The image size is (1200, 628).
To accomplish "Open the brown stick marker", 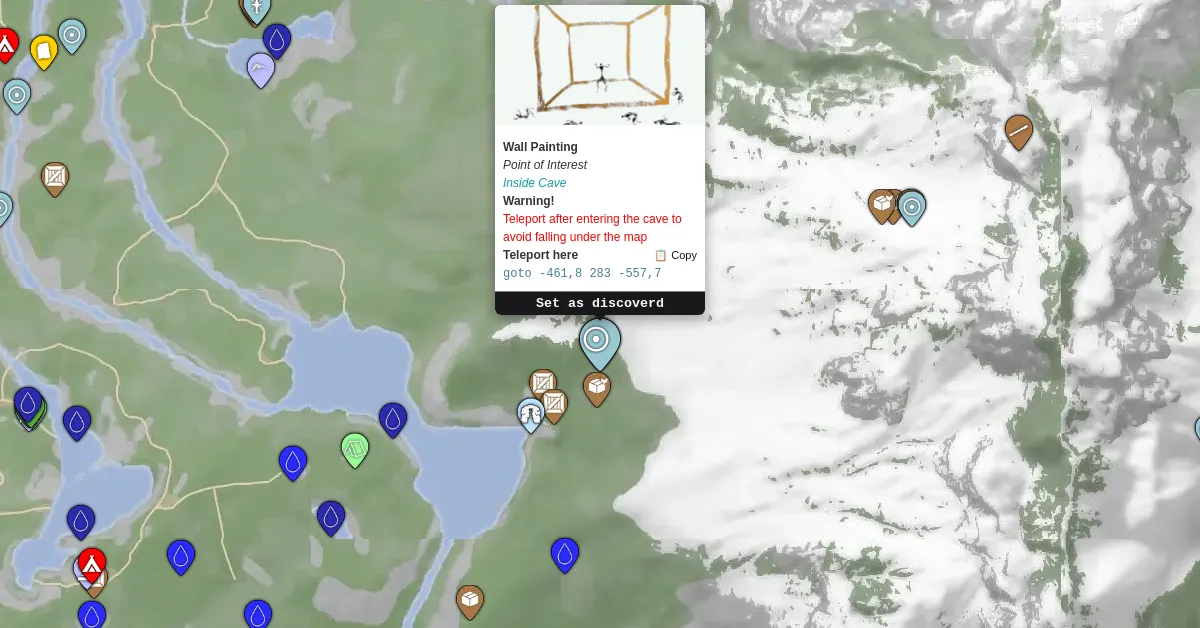I will point(1018,131).
